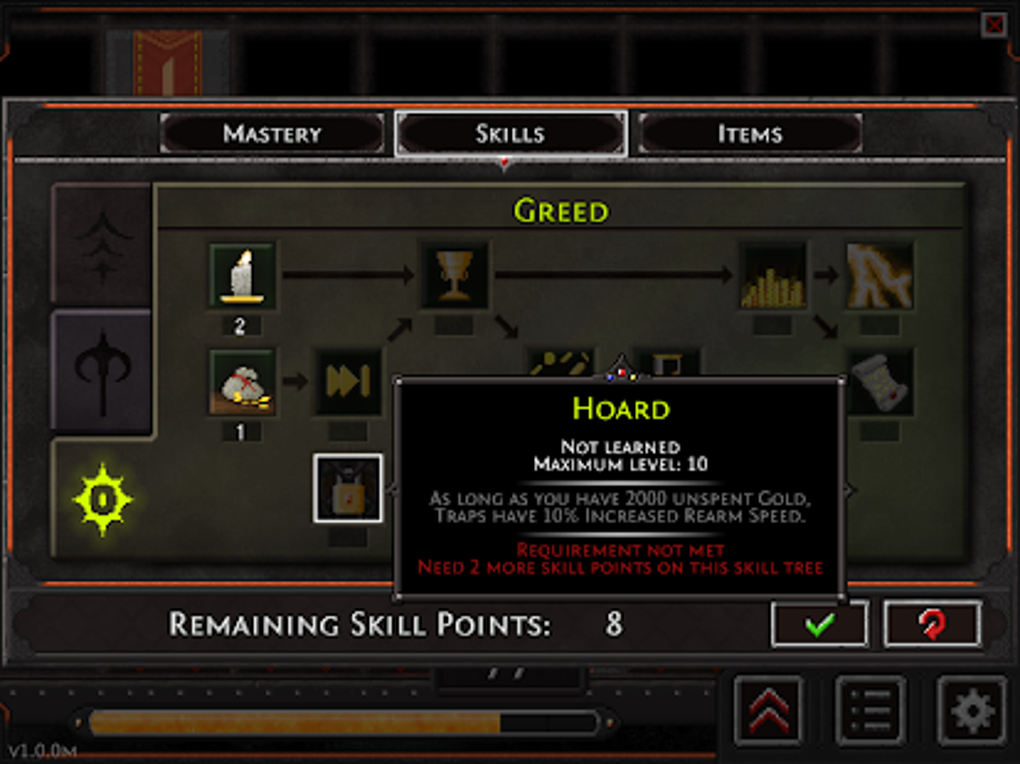Screen dimensions: 1020x764
Task: Switch to the tree-branch skill tree tab
Action: point(102,244)
